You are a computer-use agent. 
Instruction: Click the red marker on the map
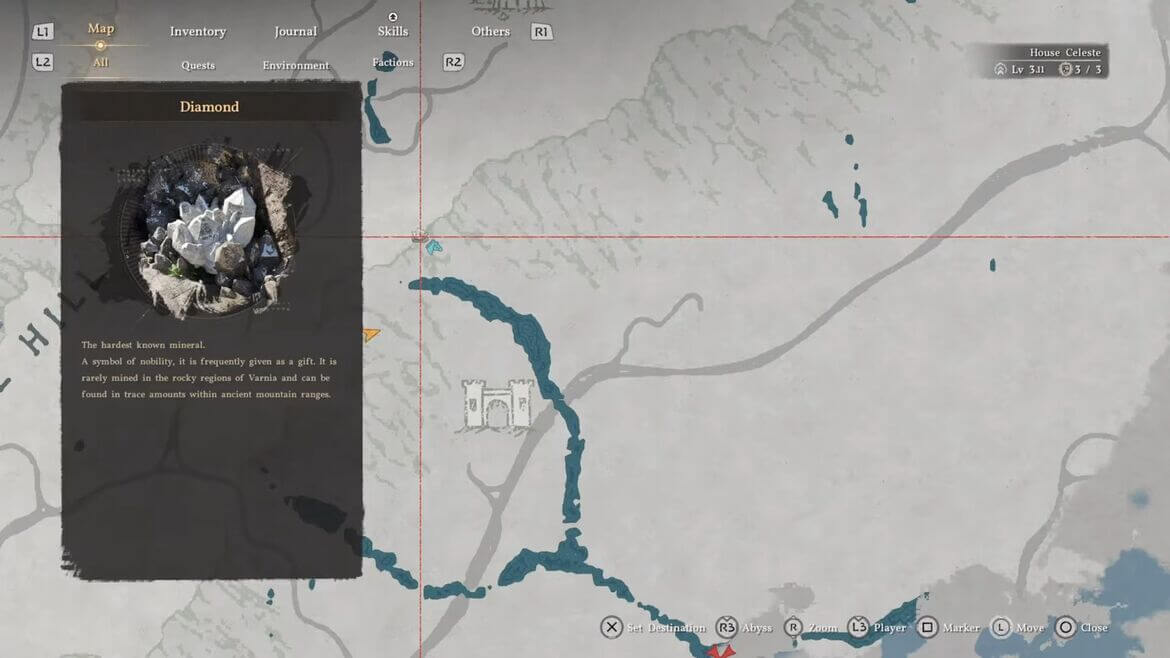[720, 651]
